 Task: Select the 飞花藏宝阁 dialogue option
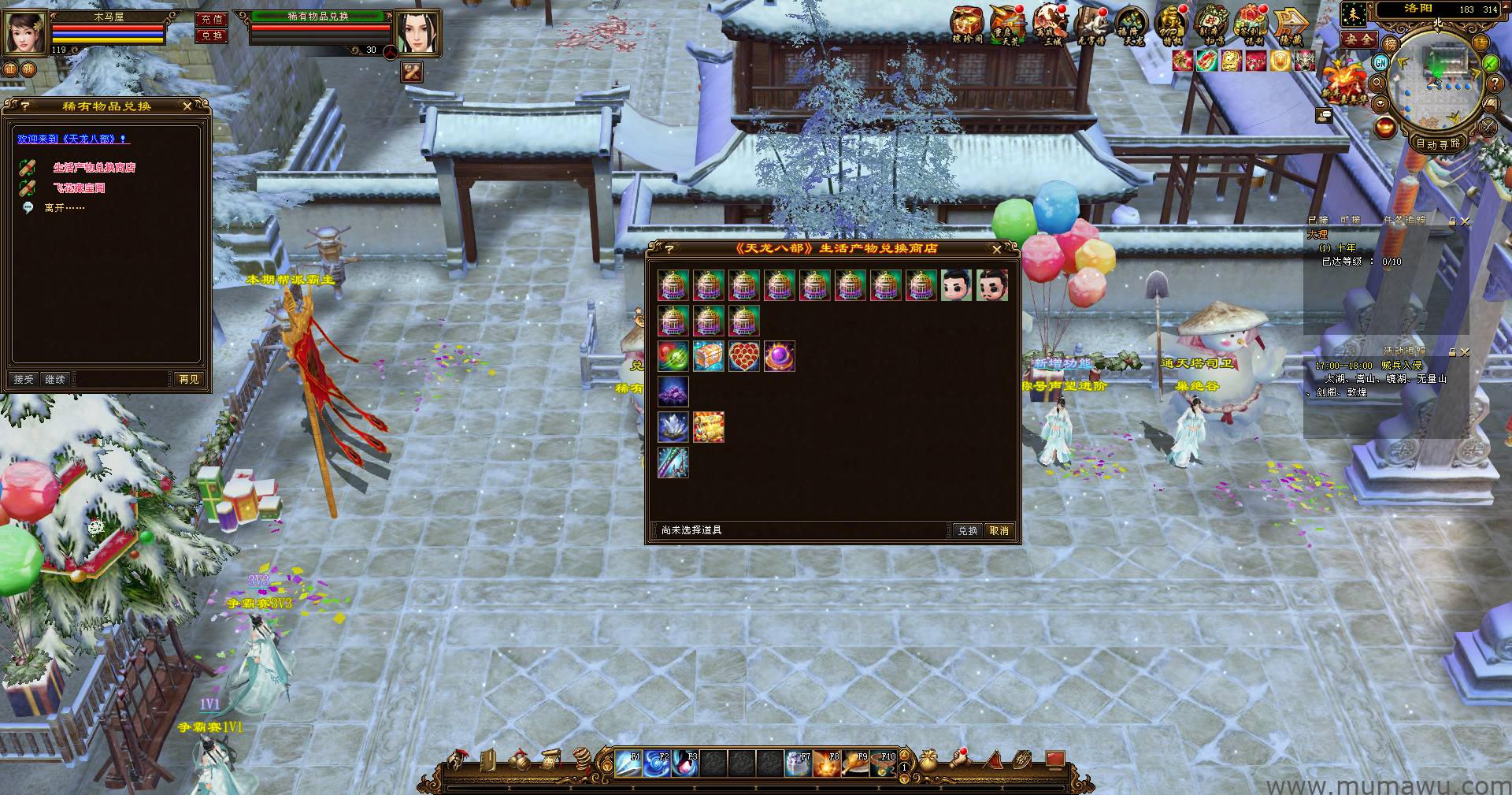point(79,188)
